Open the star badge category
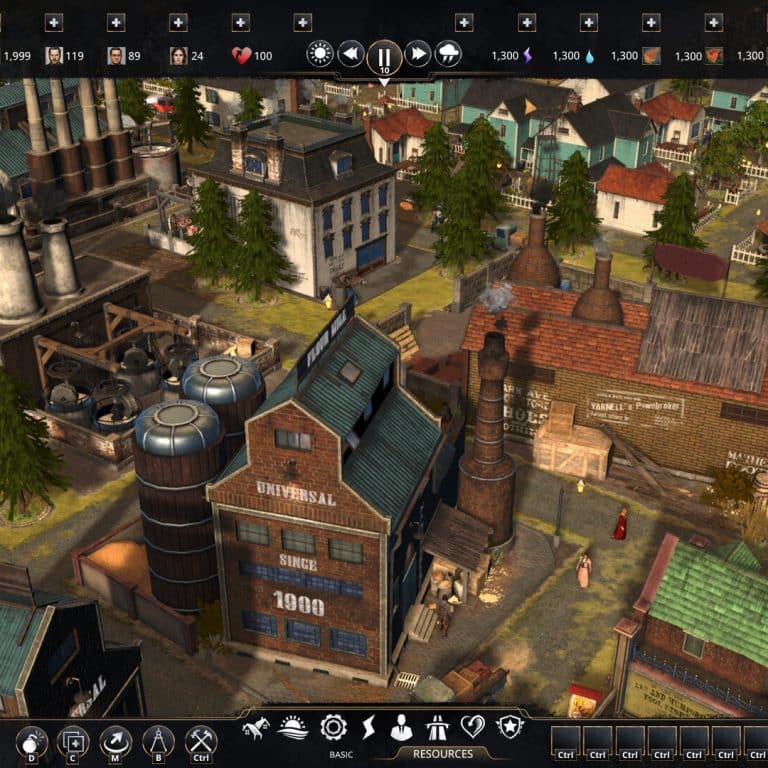 click(x=510, y=727)
